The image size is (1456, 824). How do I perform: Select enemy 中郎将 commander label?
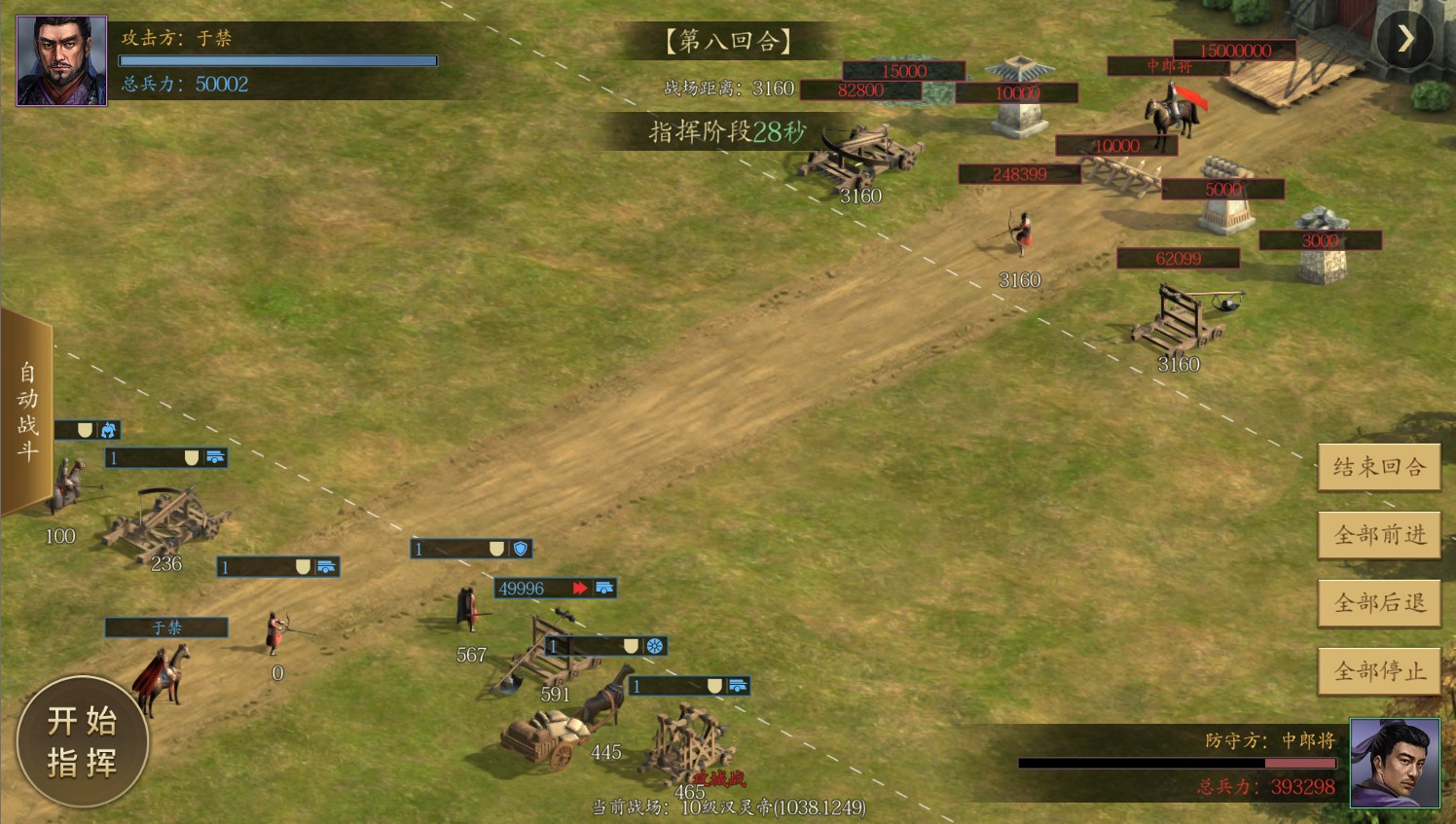[1168, 66]
